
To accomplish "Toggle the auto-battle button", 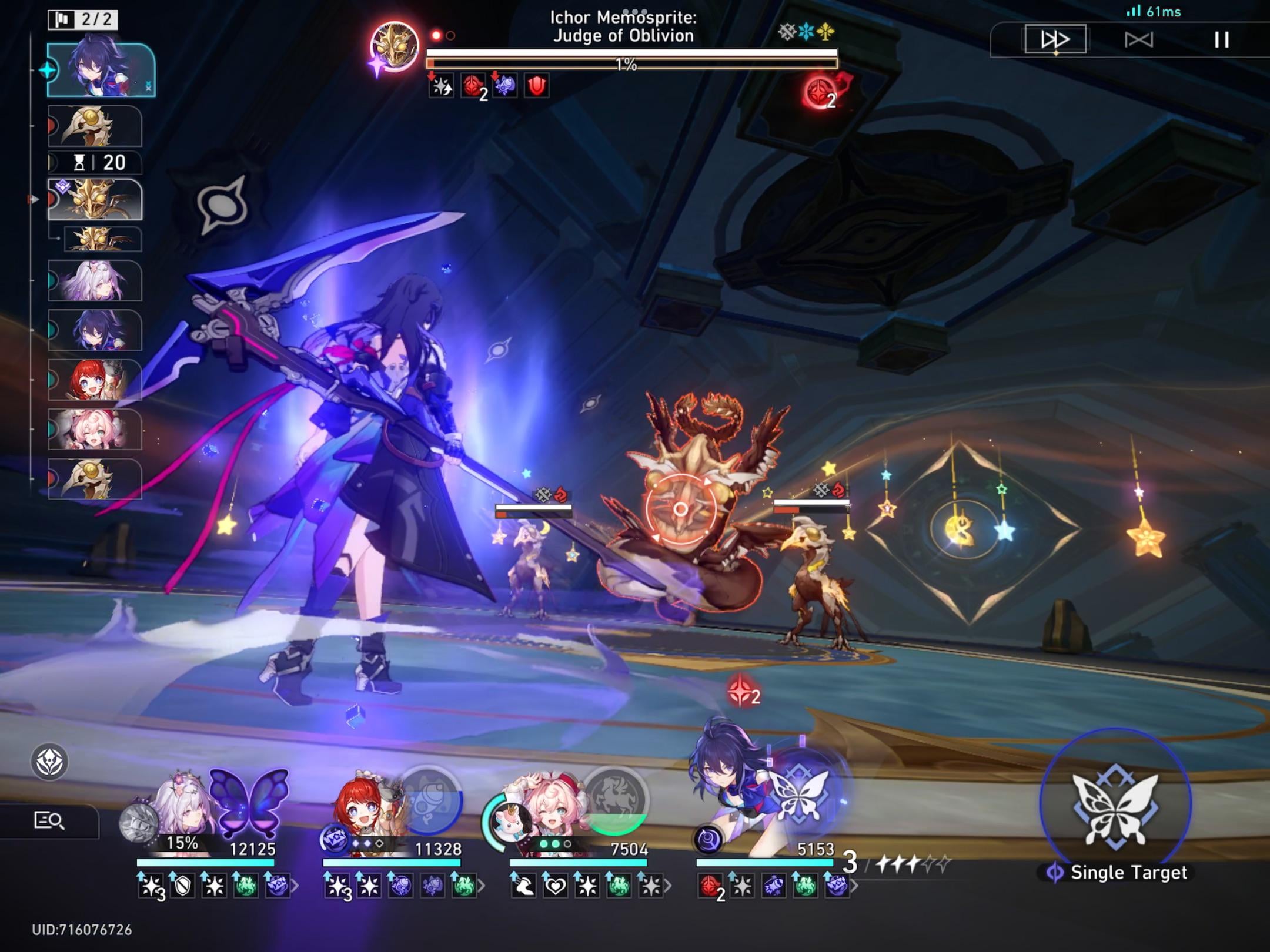I will (1139, 40).
